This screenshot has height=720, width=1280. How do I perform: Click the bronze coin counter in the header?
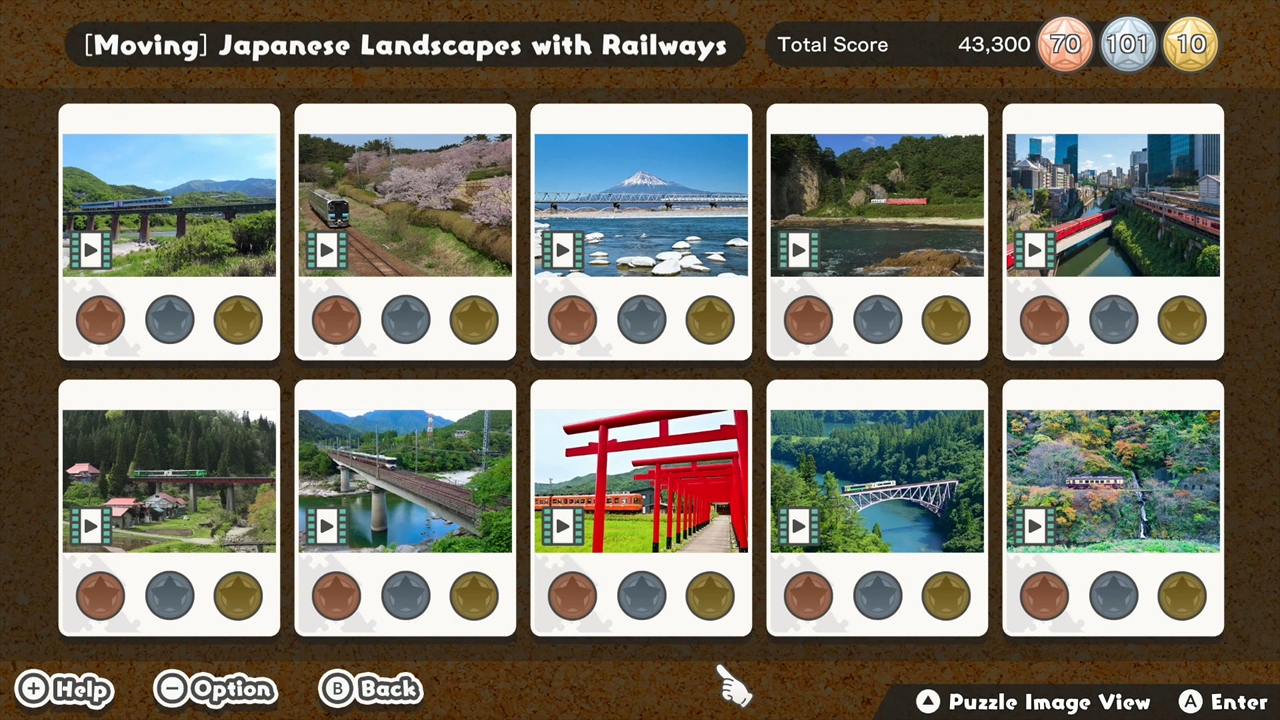[1065, 44]
